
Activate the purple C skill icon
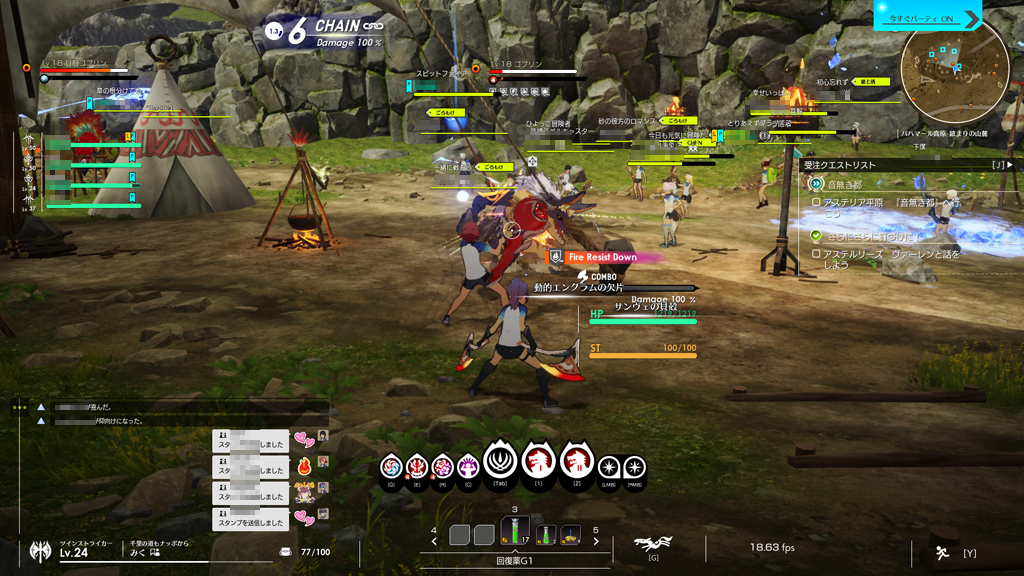click(x=468, y=467)
